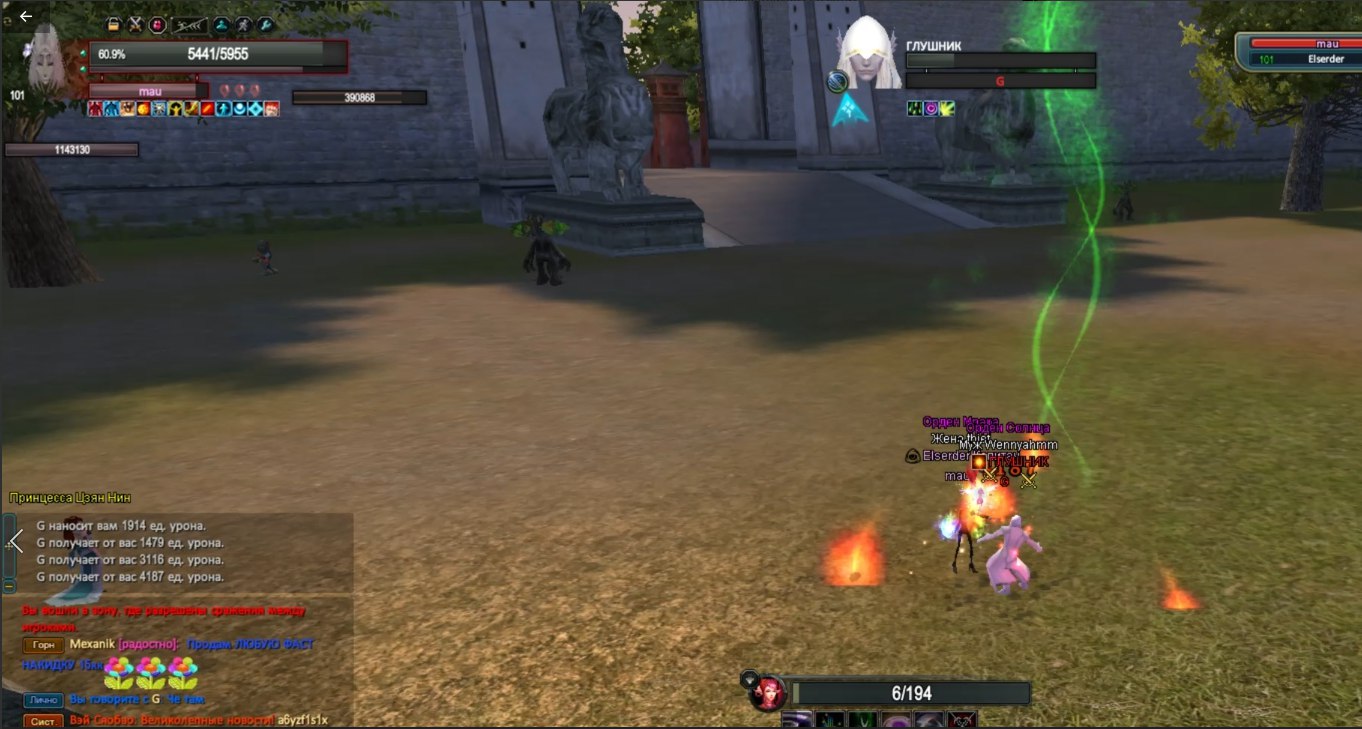Click the Сист. system chat tag

(43, 721)
